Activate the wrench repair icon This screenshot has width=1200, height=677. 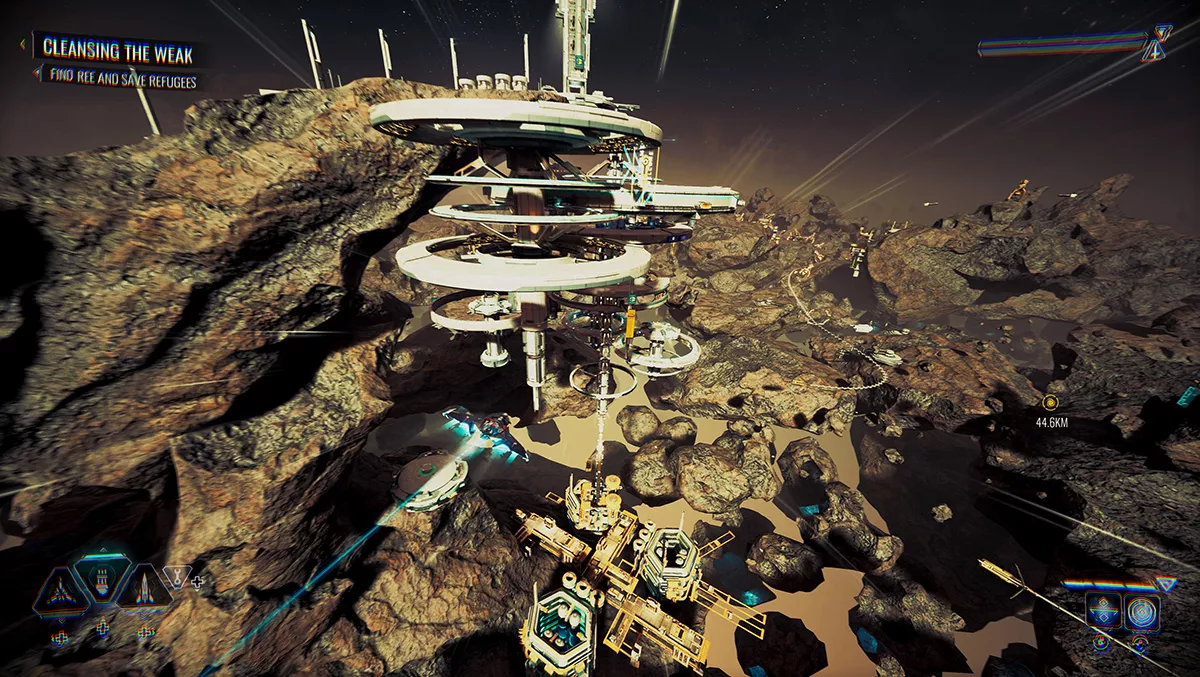point(177,575)
